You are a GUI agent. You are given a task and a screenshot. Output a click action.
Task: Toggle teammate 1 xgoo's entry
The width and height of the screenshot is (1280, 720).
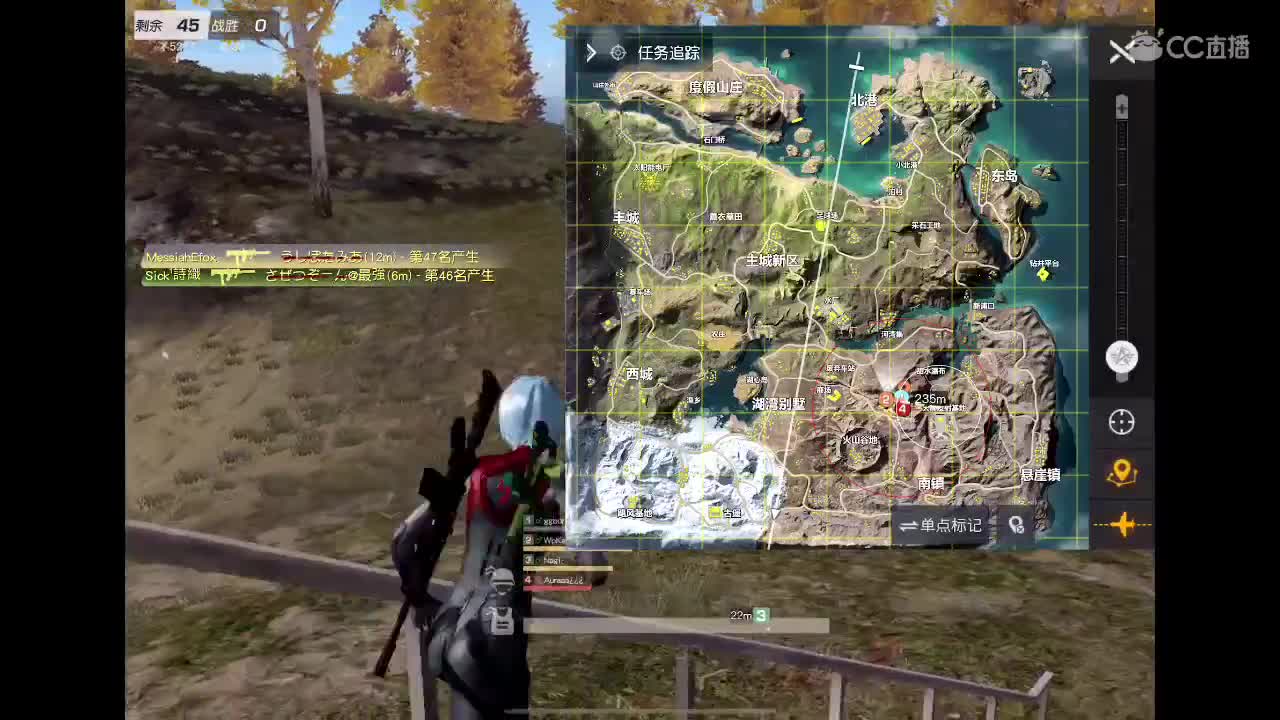coord(545,520)
